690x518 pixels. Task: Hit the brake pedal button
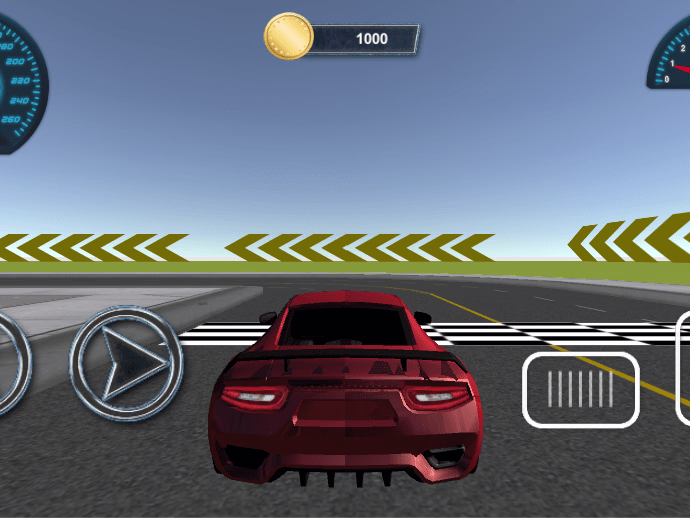click(581, 389)
